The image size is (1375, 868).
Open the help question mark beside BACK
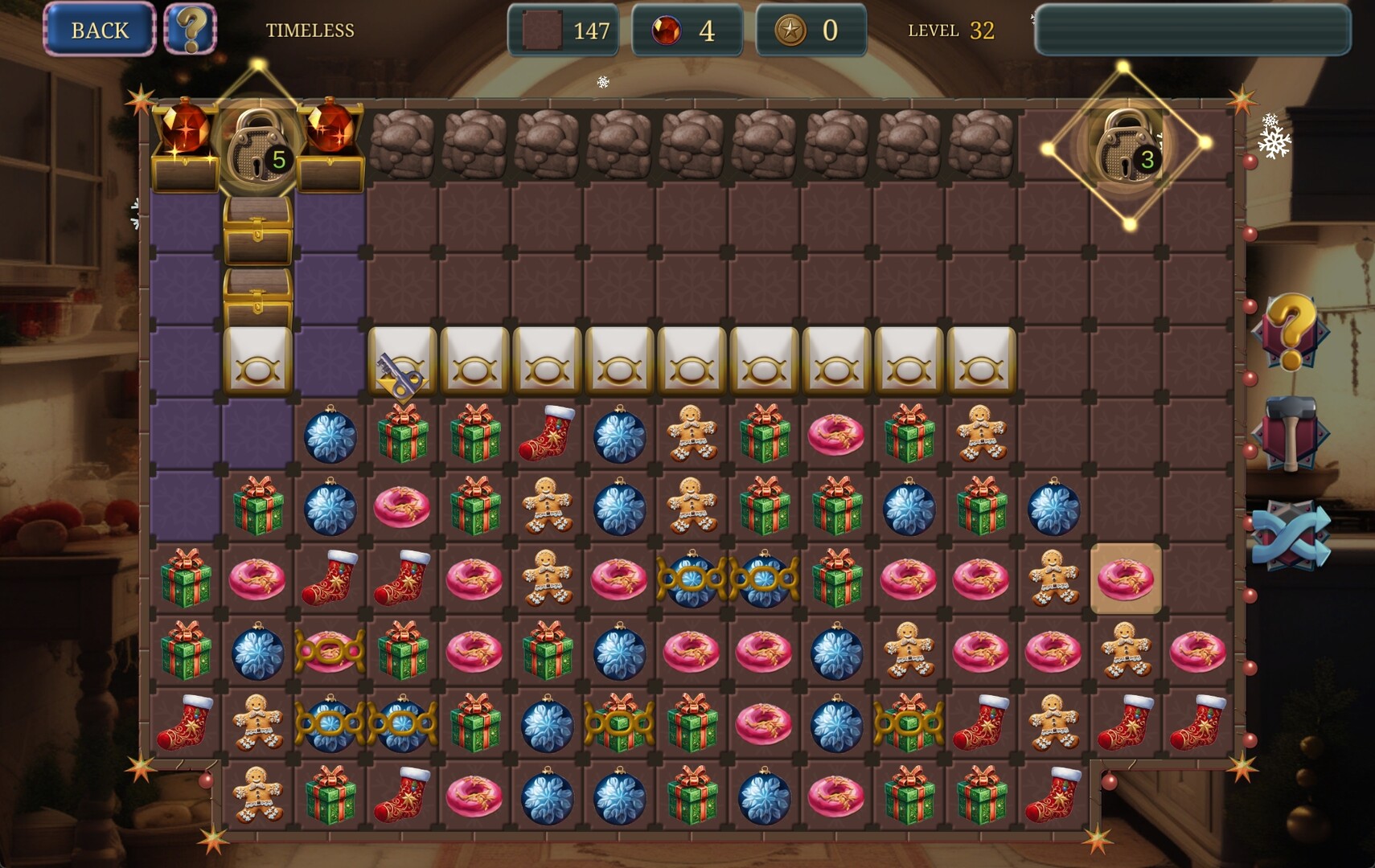tap(190, 30)
